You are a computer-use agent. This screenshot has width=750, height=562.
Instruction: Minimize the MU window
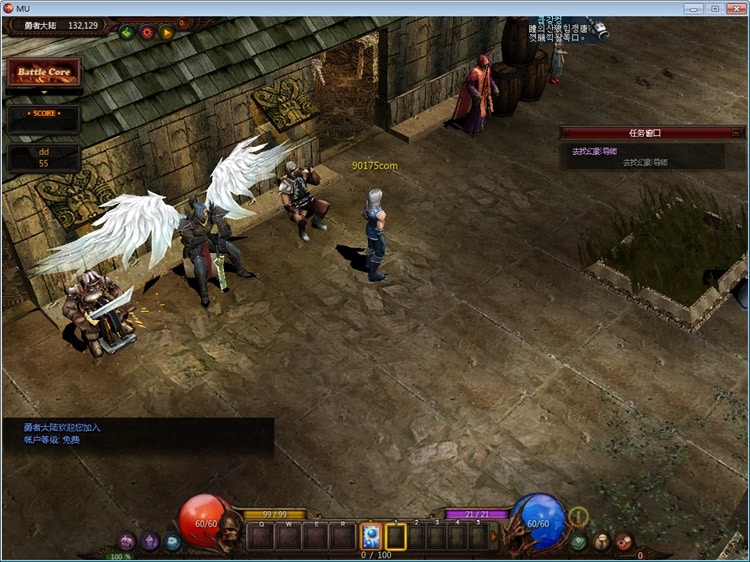[691, 8]
